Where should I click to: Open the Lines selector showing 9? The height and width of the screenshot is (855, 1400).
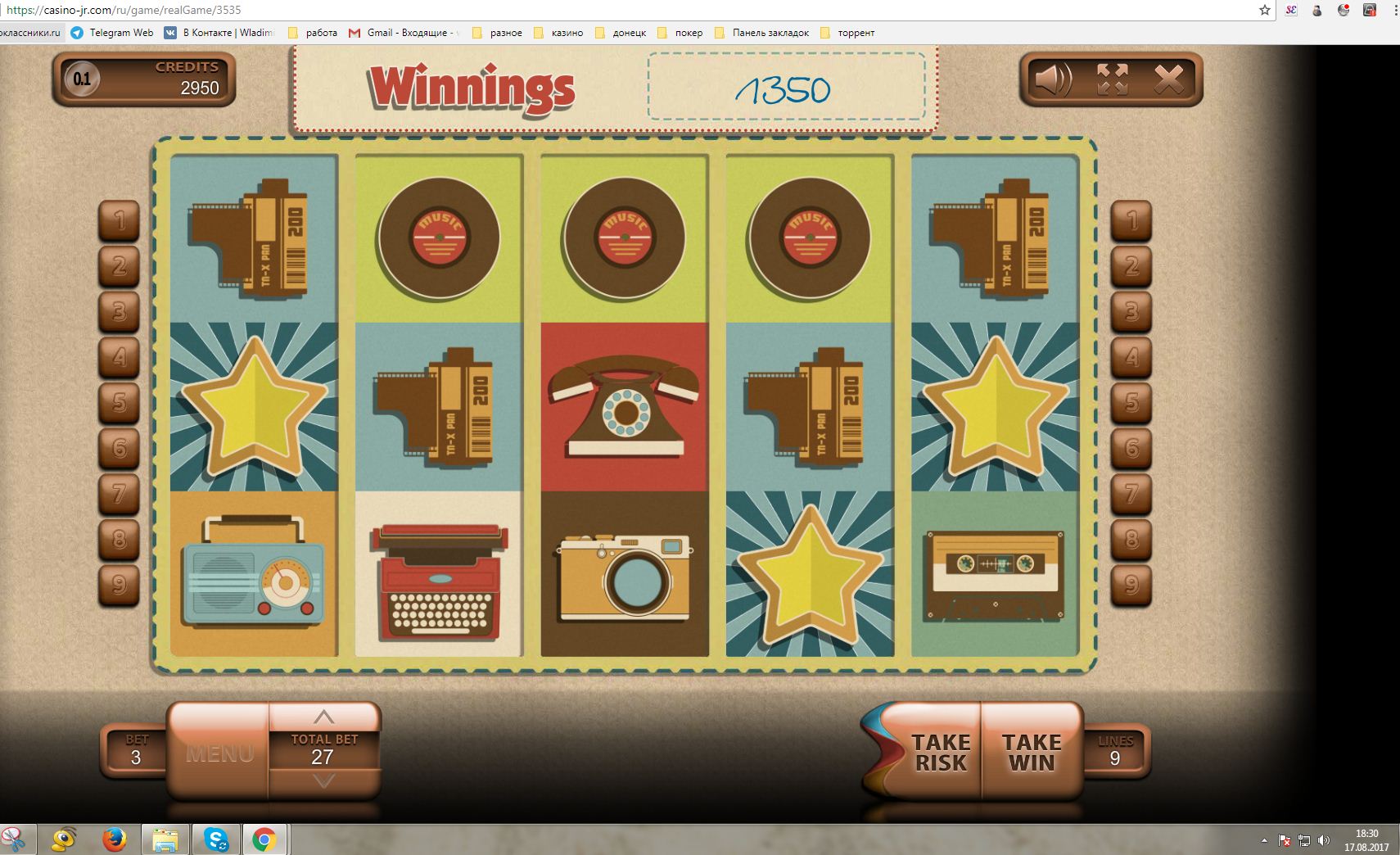(x=1115, y=750)
